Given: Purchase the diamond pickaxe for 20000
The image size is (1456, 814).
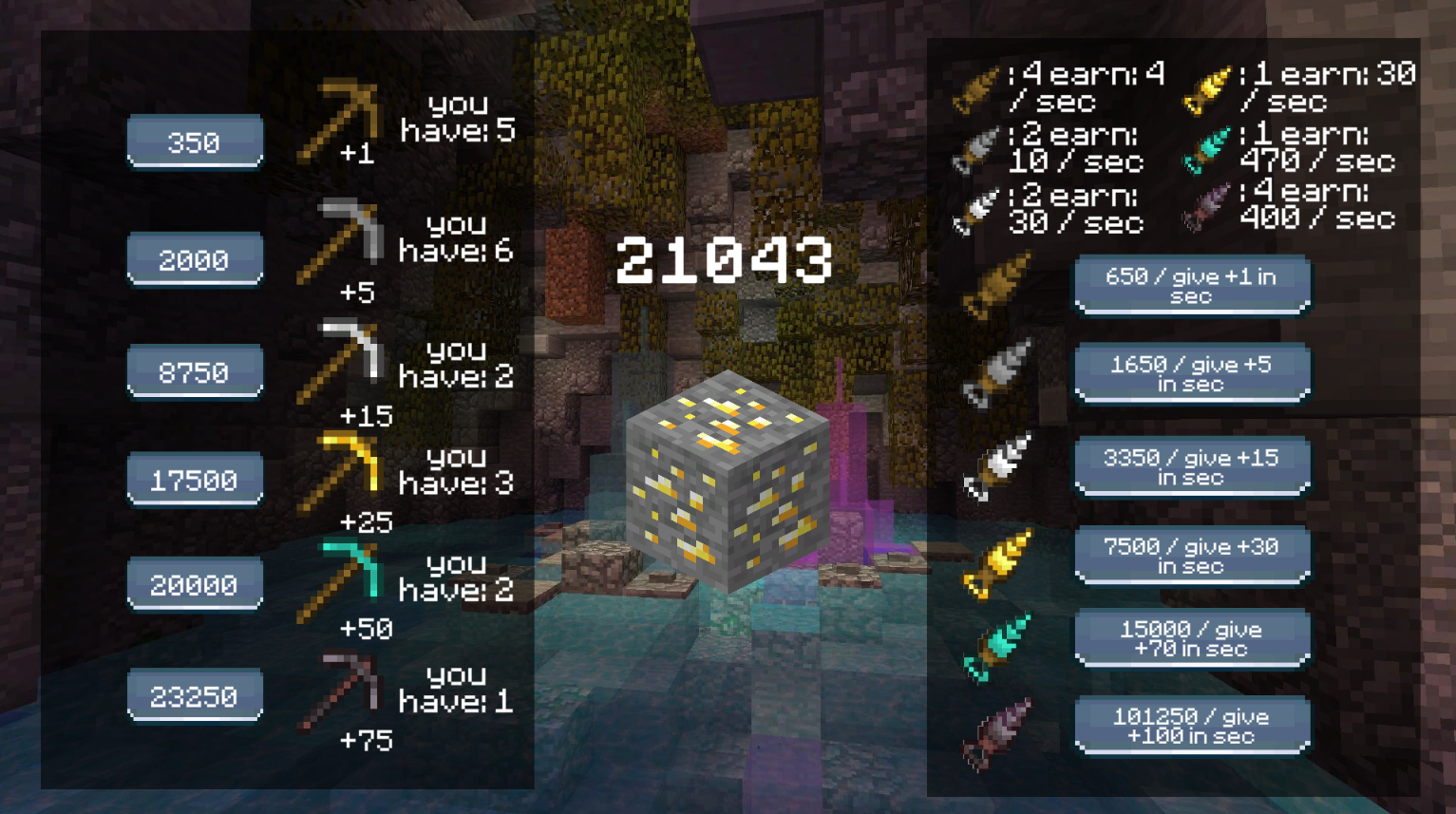Looking at the screenshot, I should coord(194,583).
